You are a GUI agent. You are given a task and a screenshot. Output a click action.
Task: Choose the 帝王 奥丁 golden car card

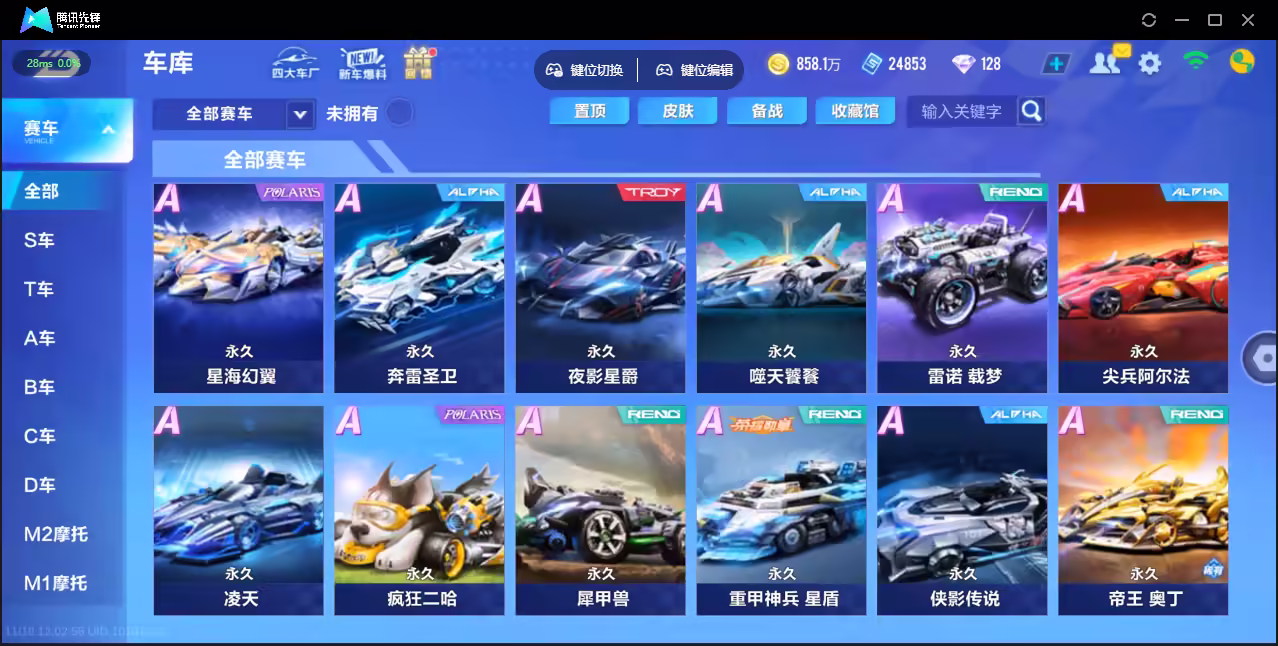point(1143,510)
